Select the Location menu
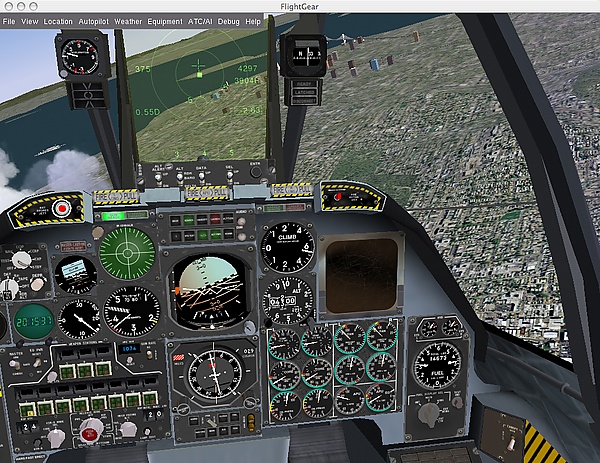 58,20
